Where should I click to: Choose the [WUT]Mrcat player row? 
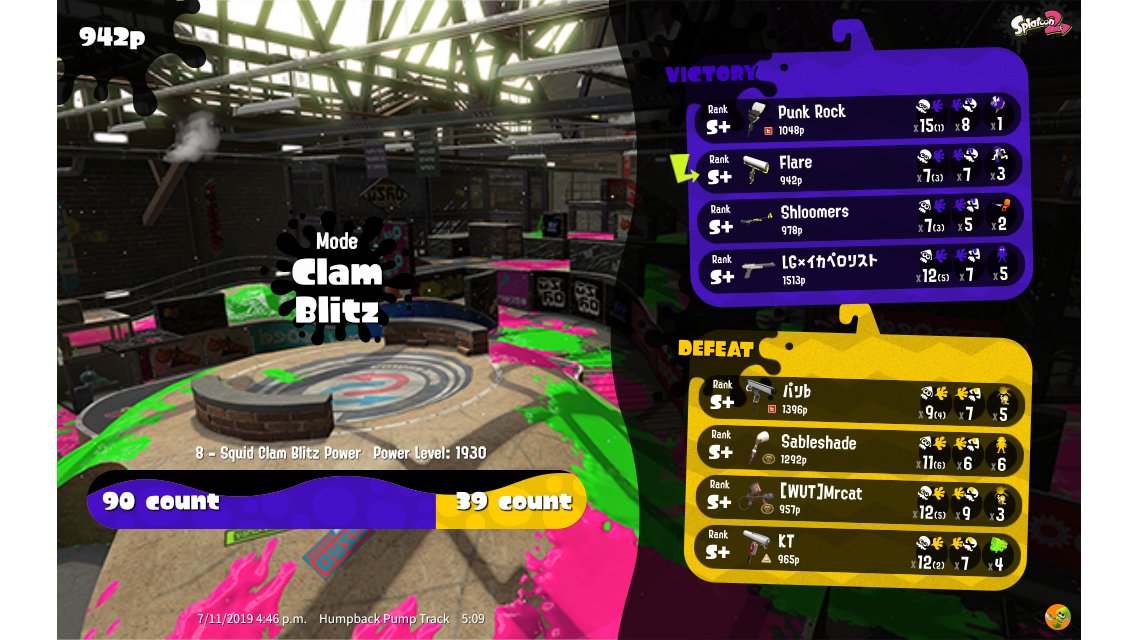pyautogui.click(x=858, y=499)
